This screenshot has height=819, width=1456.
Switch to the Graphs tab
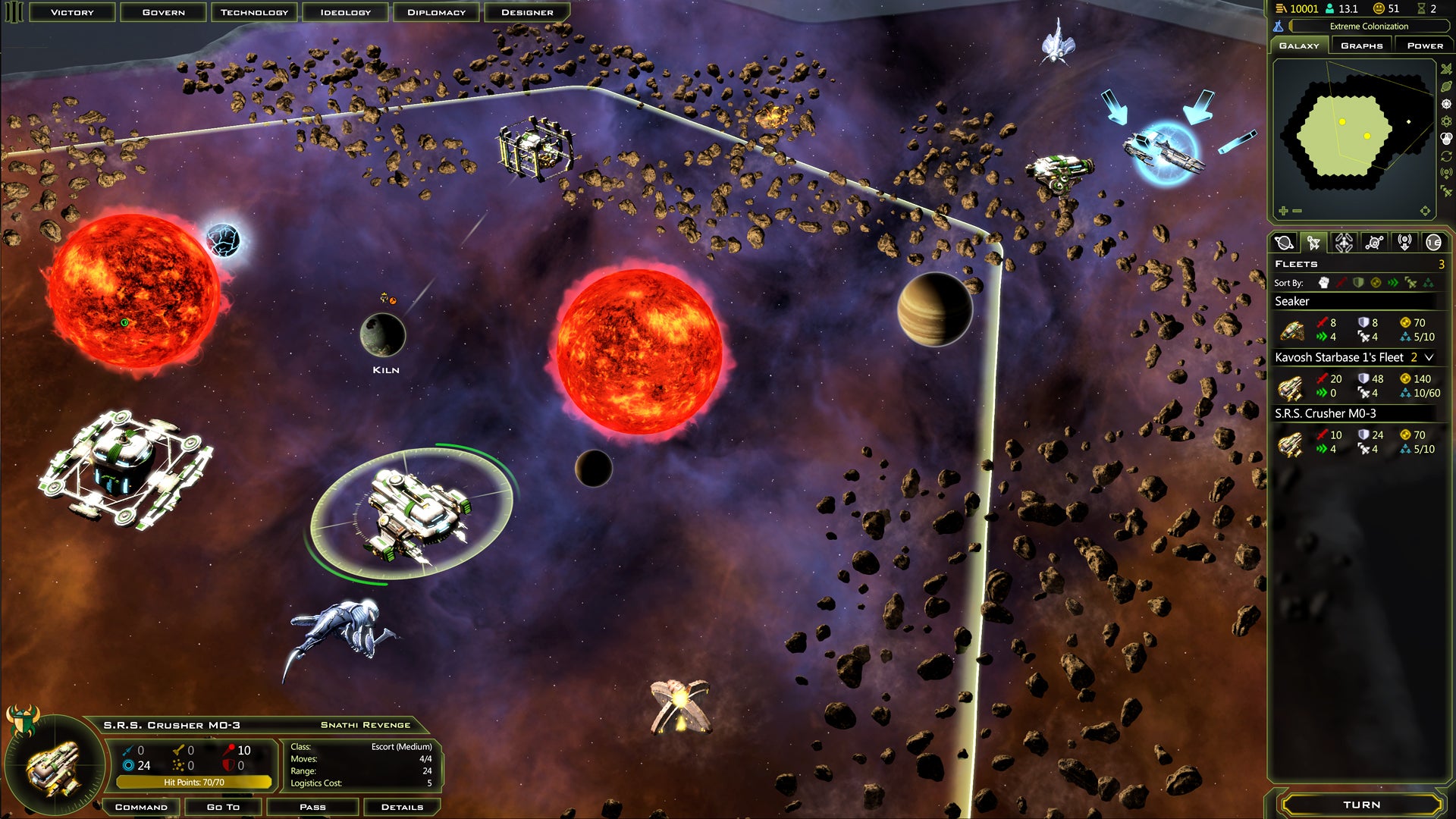coord(1361,45)
